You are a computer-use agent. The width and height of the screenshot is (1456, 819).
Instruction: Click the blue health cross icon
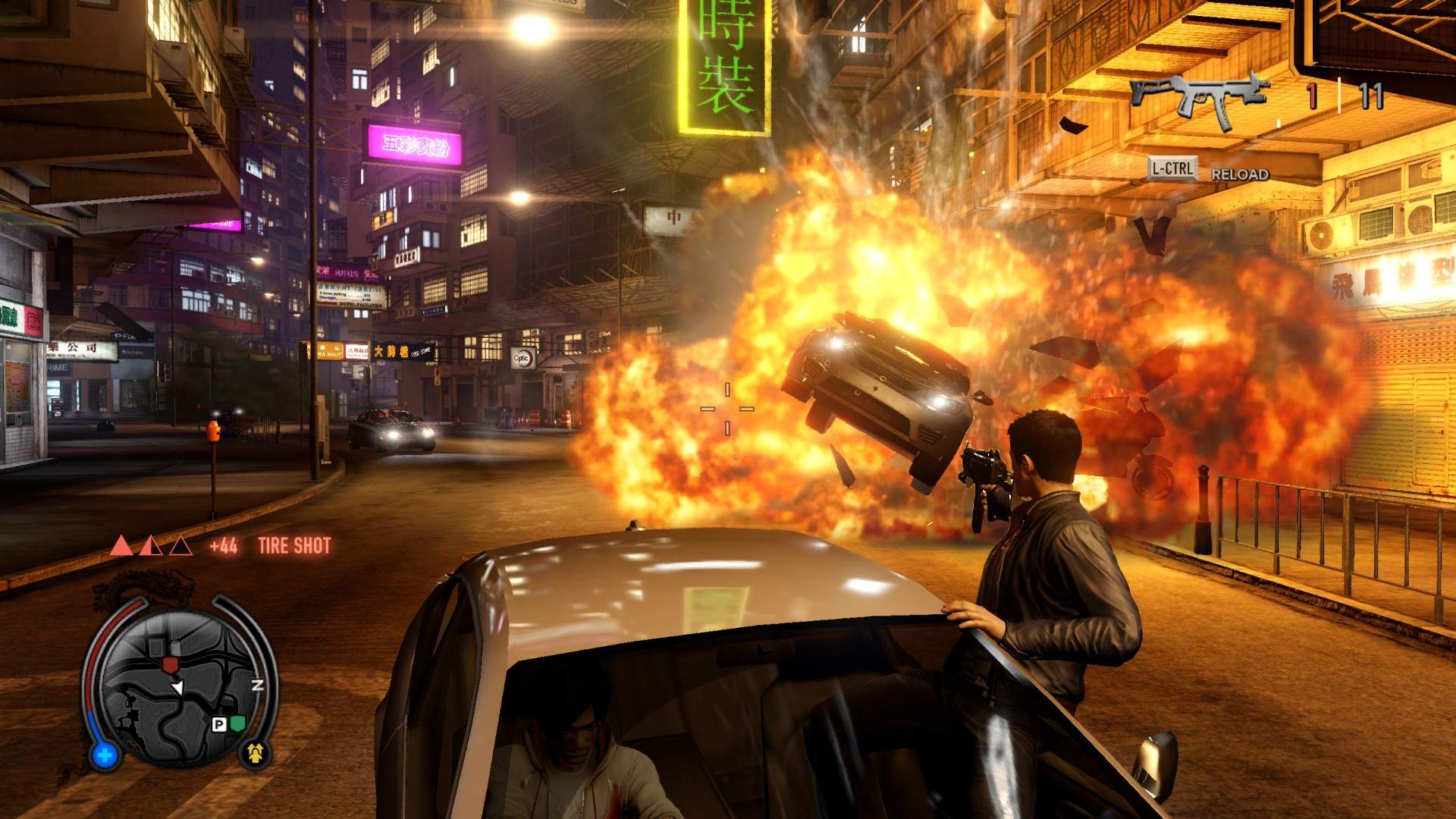pos(105,755)
